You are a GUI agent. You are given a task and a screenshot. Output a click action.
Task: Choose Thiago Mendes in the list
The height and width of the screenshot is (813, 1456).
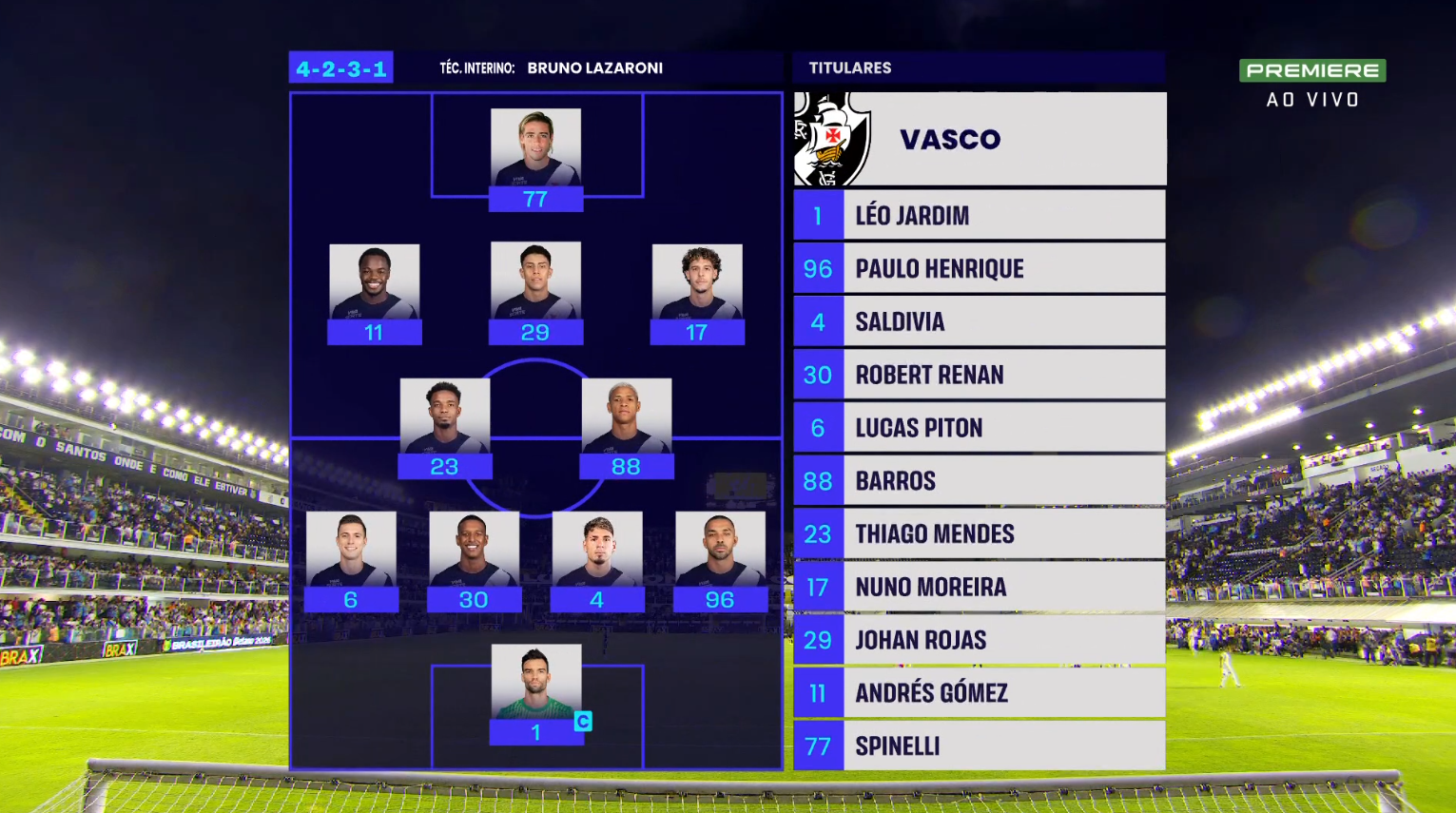(979, 533)
